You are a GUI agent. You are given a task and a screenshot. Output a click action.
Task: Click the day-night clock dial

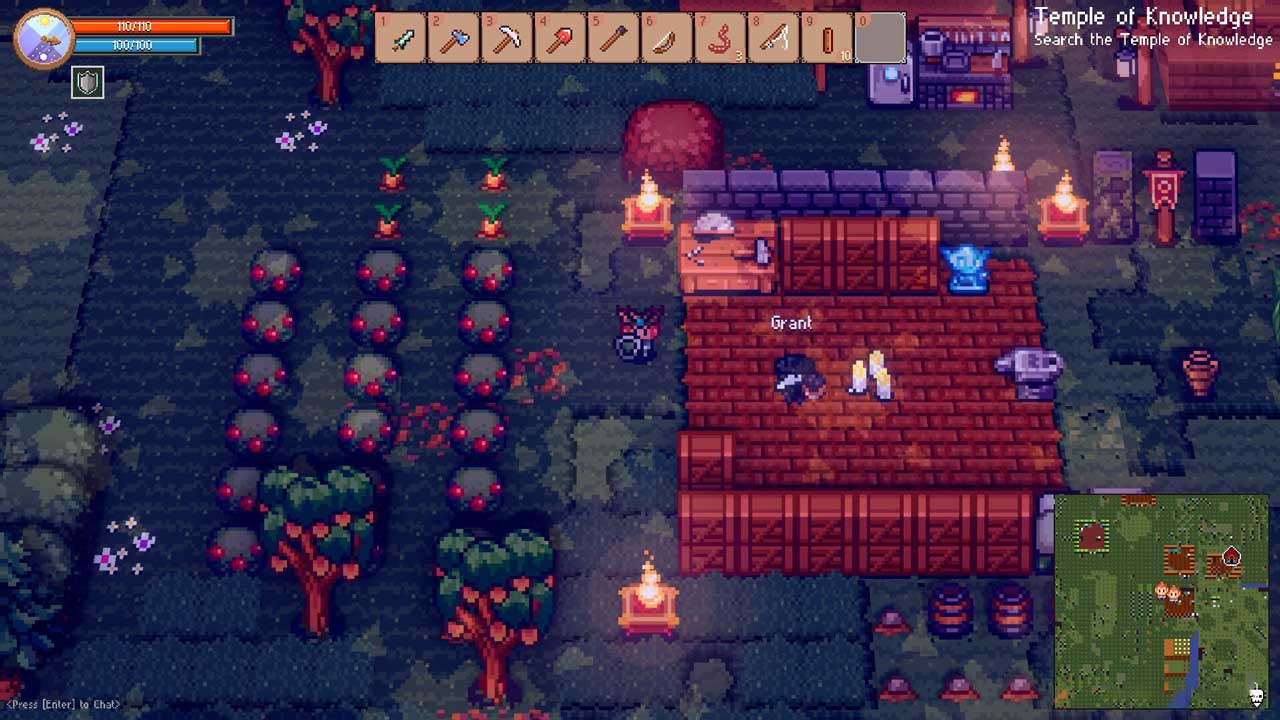44,38
